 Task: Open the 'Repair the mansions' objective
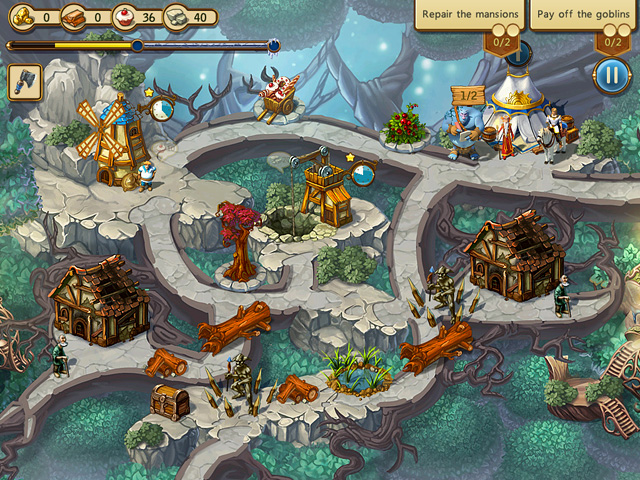470,16
